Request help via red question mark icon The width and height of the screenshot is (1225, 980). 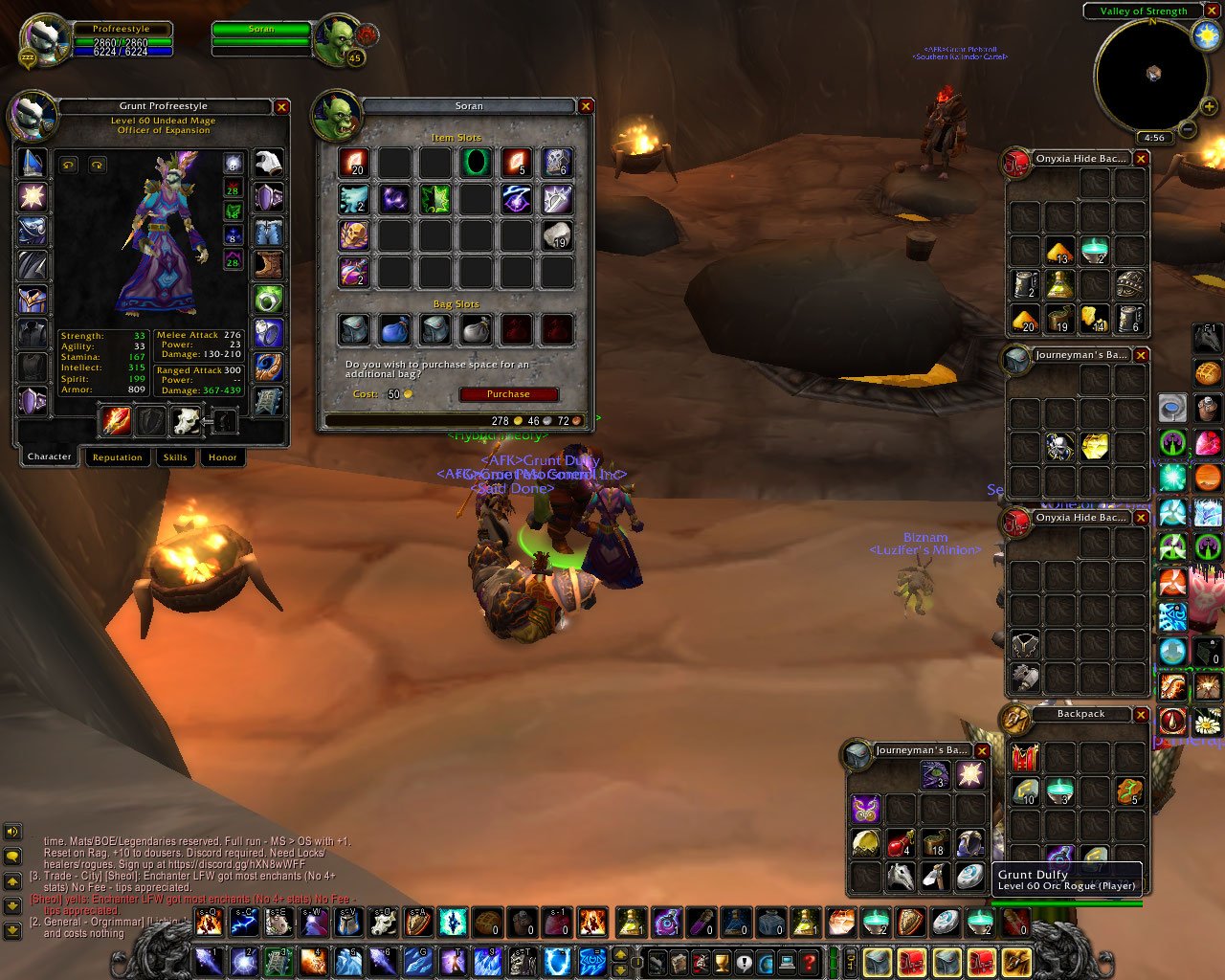(x=809, y=961)
